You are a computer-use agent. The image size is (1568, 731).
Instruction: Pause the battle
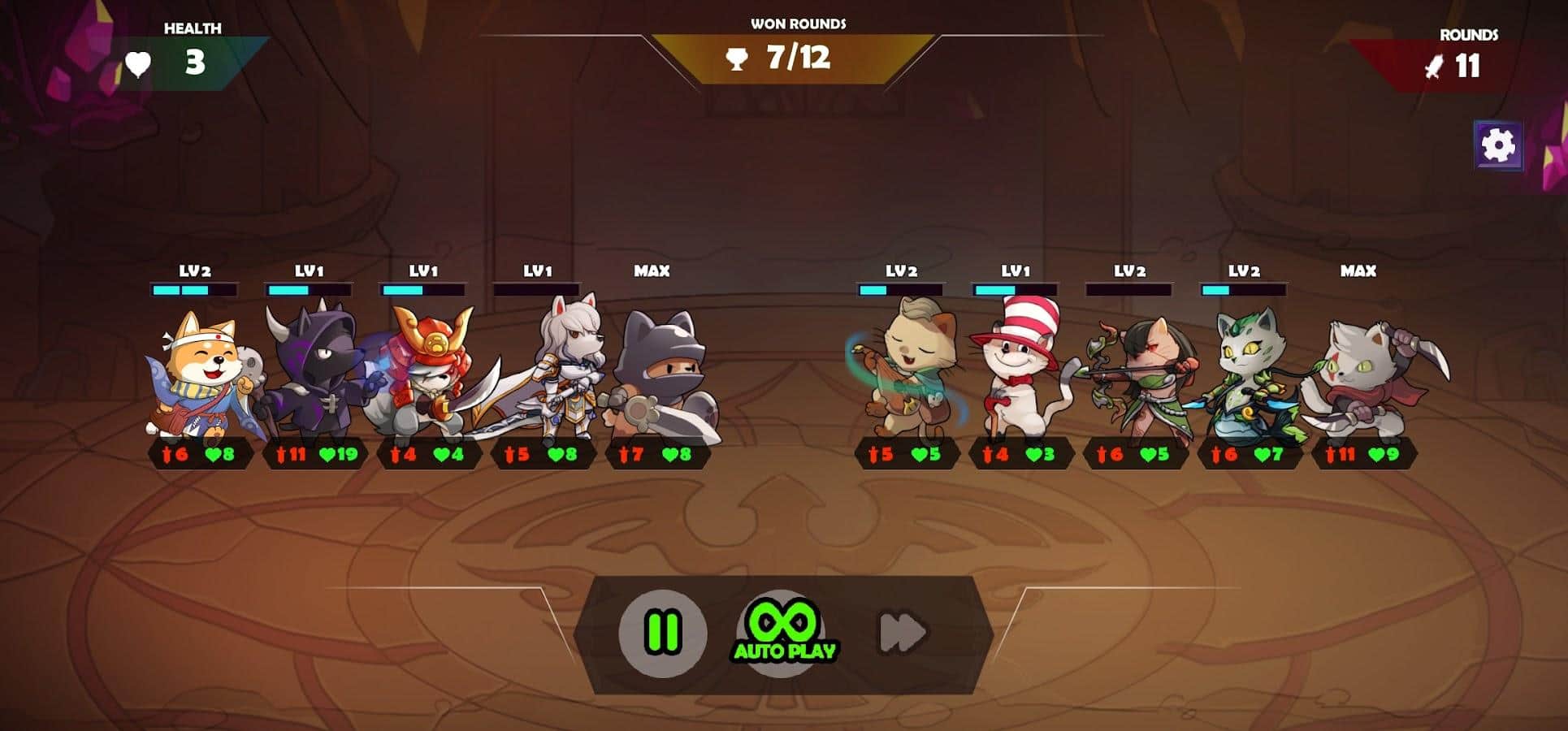pos(662,633)
